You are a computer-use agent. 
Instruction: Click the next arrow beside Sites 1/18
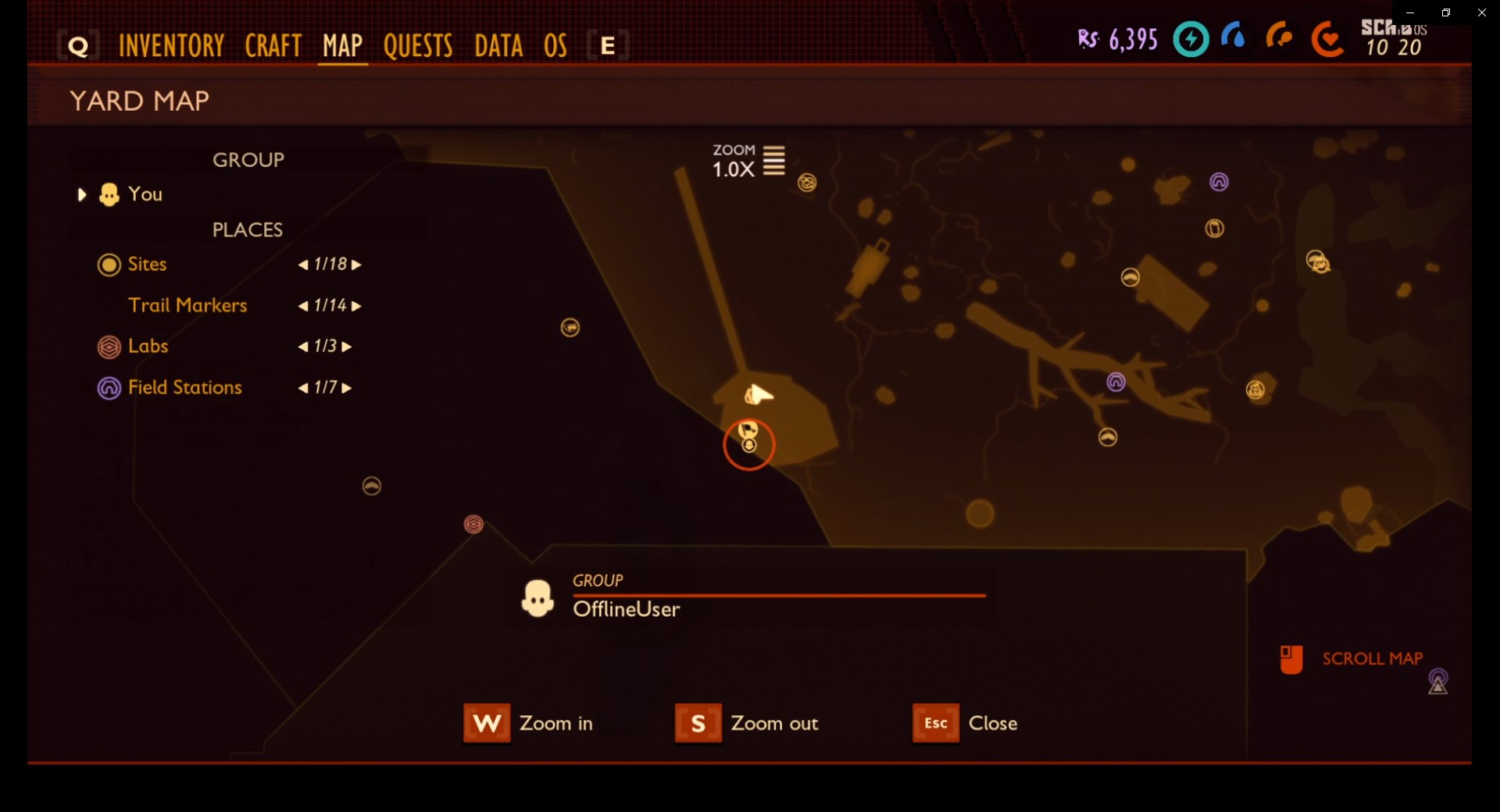356,265
